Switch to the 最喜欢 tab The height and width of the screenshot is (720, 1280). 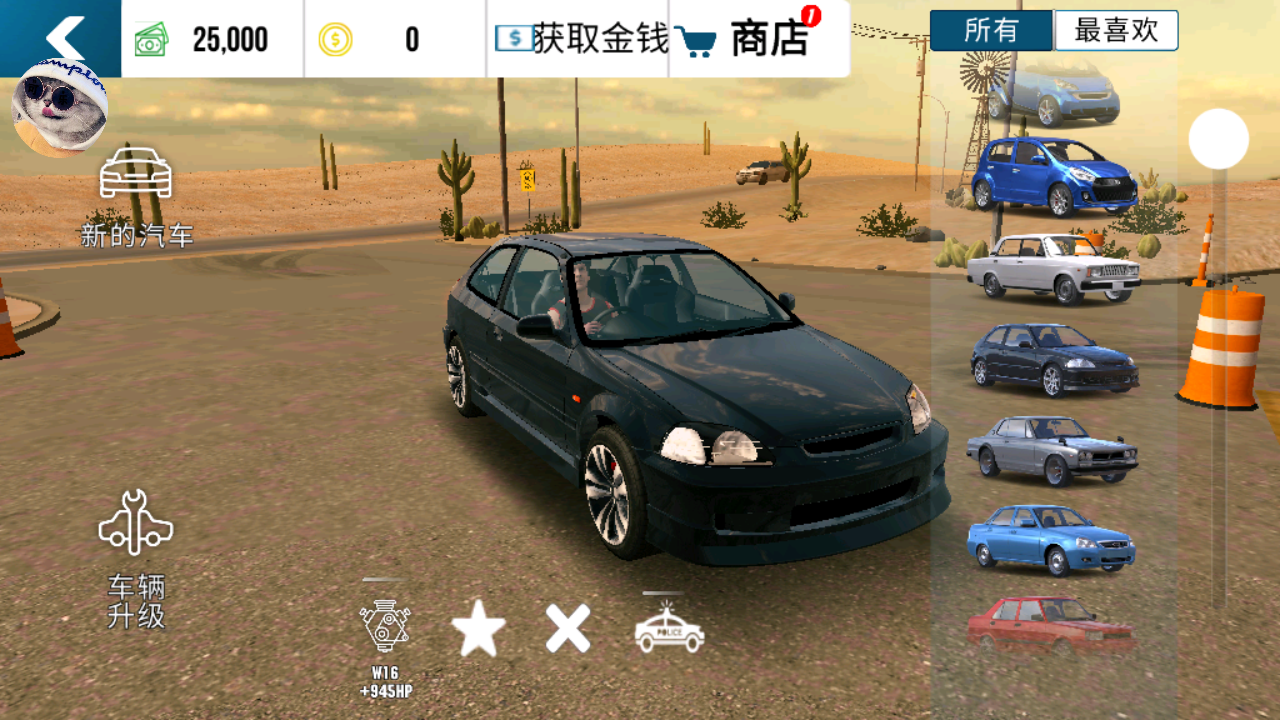[x=1116, y=31]
